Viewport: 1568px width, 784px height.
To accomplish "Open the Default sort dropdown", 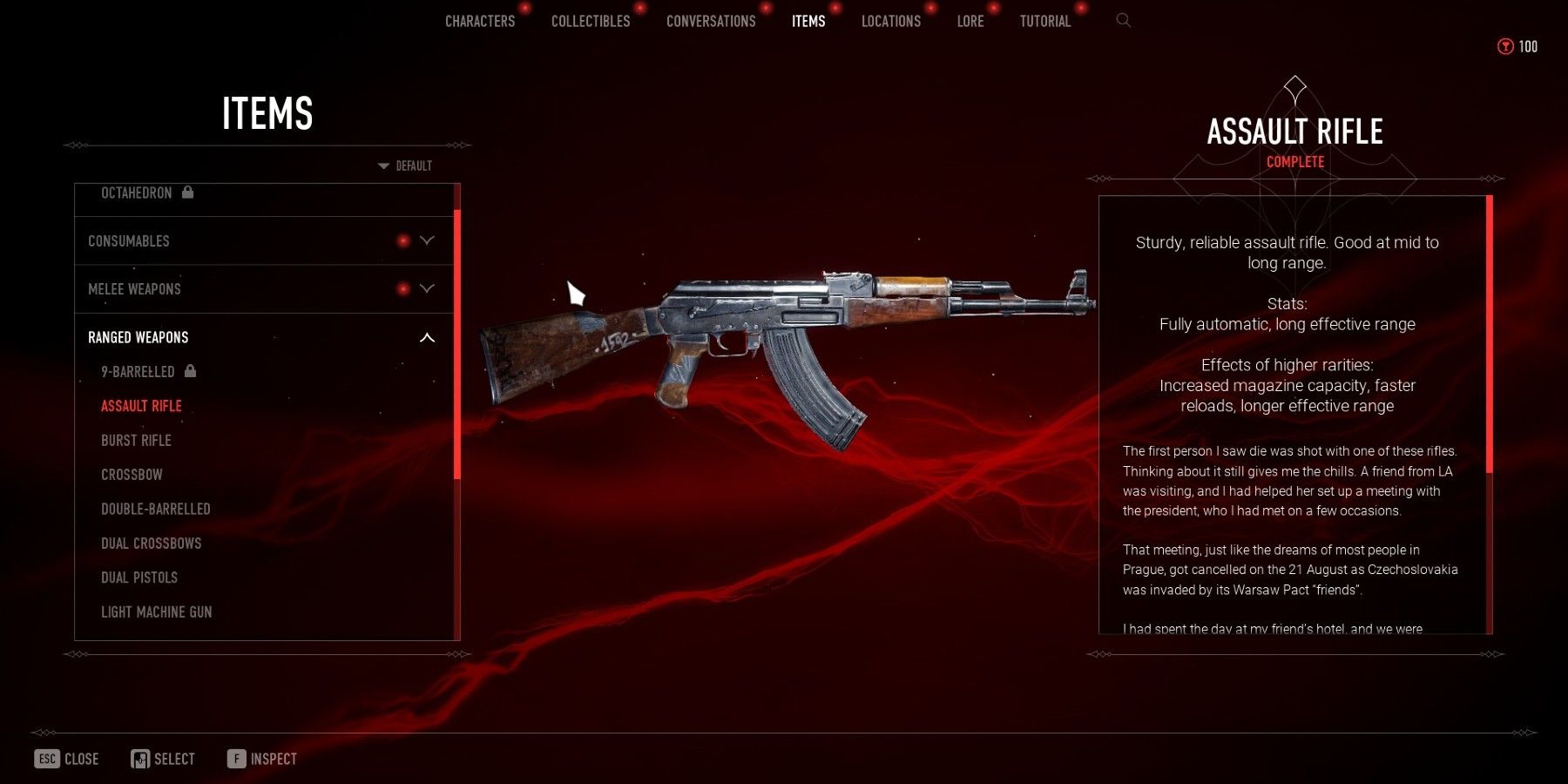I will [406, 166].
